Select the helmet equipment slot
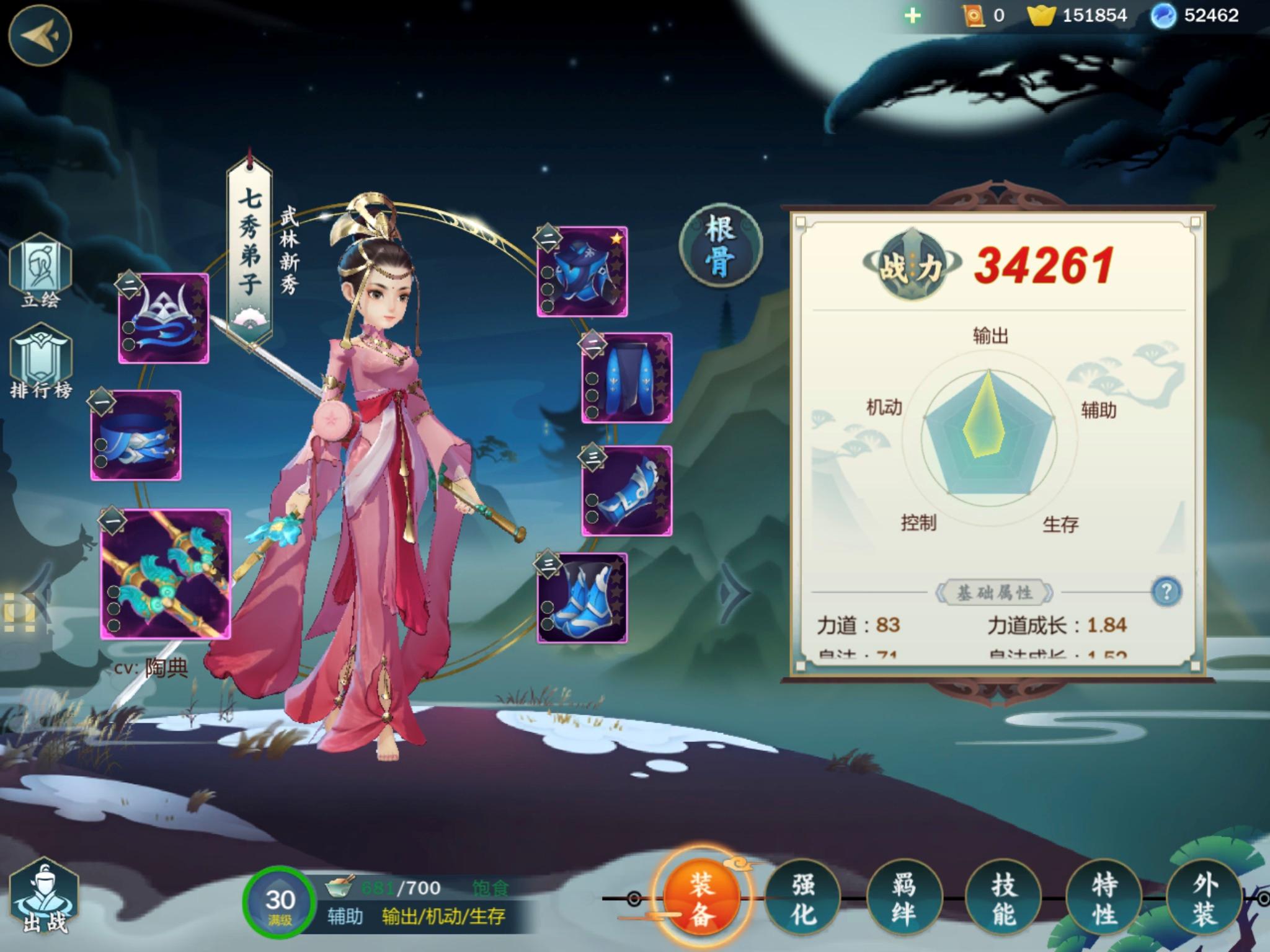Screen dimensions: 1270x952 click(164, 318)
